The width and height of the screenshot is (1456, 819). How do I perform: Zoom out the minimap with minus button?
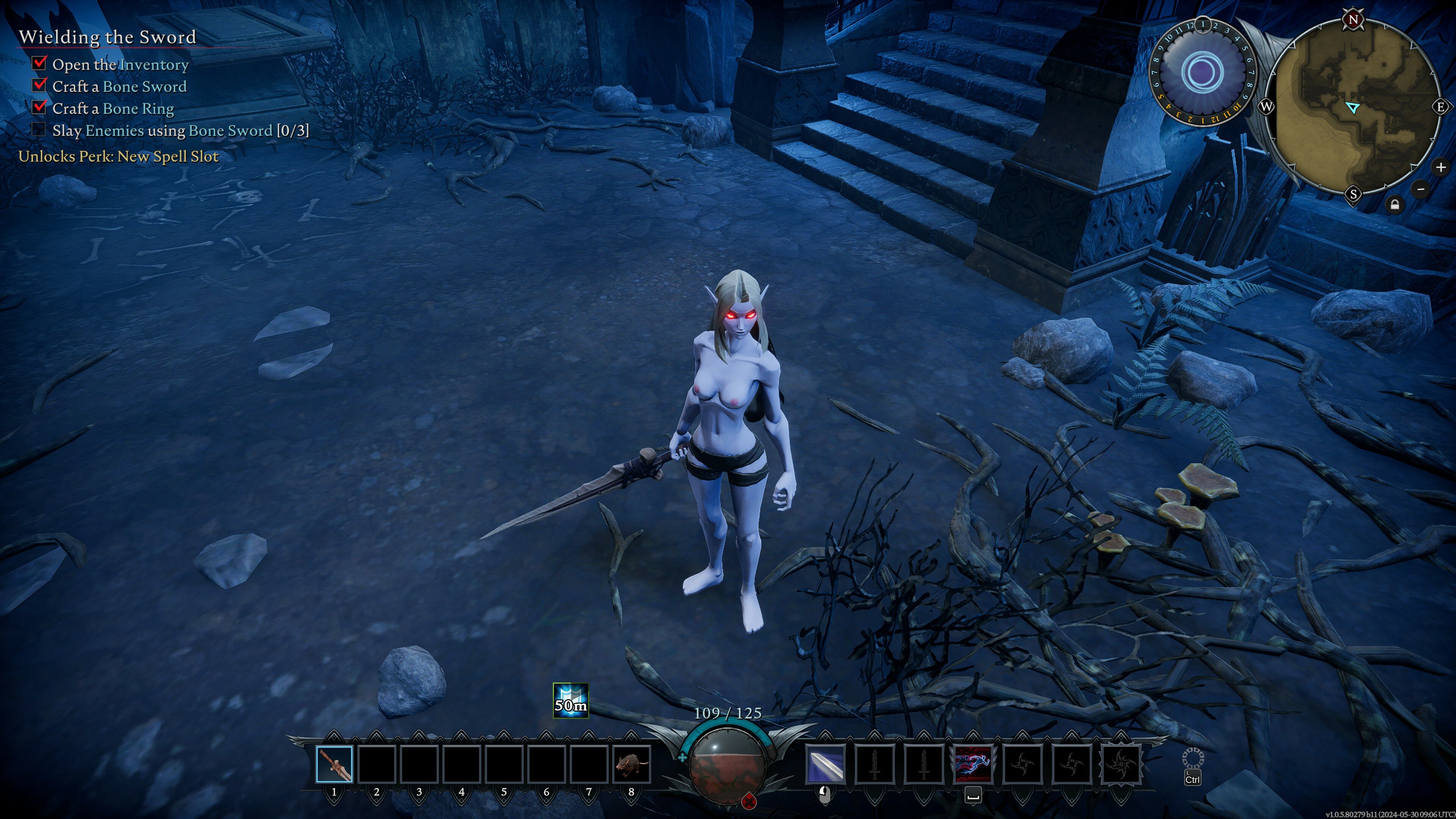coord(1421,189)
